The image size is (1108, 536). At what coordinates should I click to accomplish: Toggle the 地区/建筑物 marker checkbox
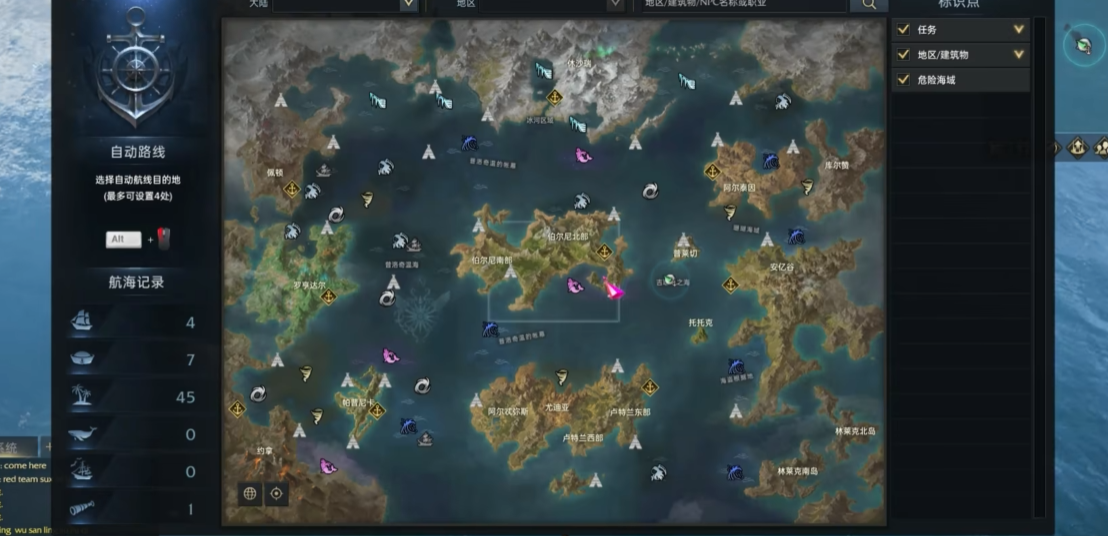point(904,55)
